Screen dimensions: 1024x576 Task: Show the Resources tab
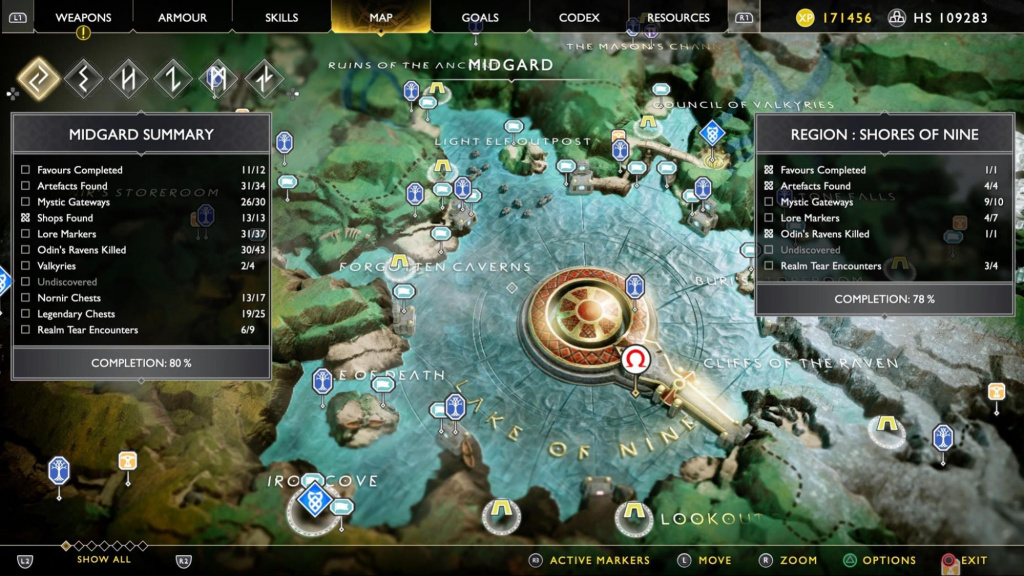678,17
